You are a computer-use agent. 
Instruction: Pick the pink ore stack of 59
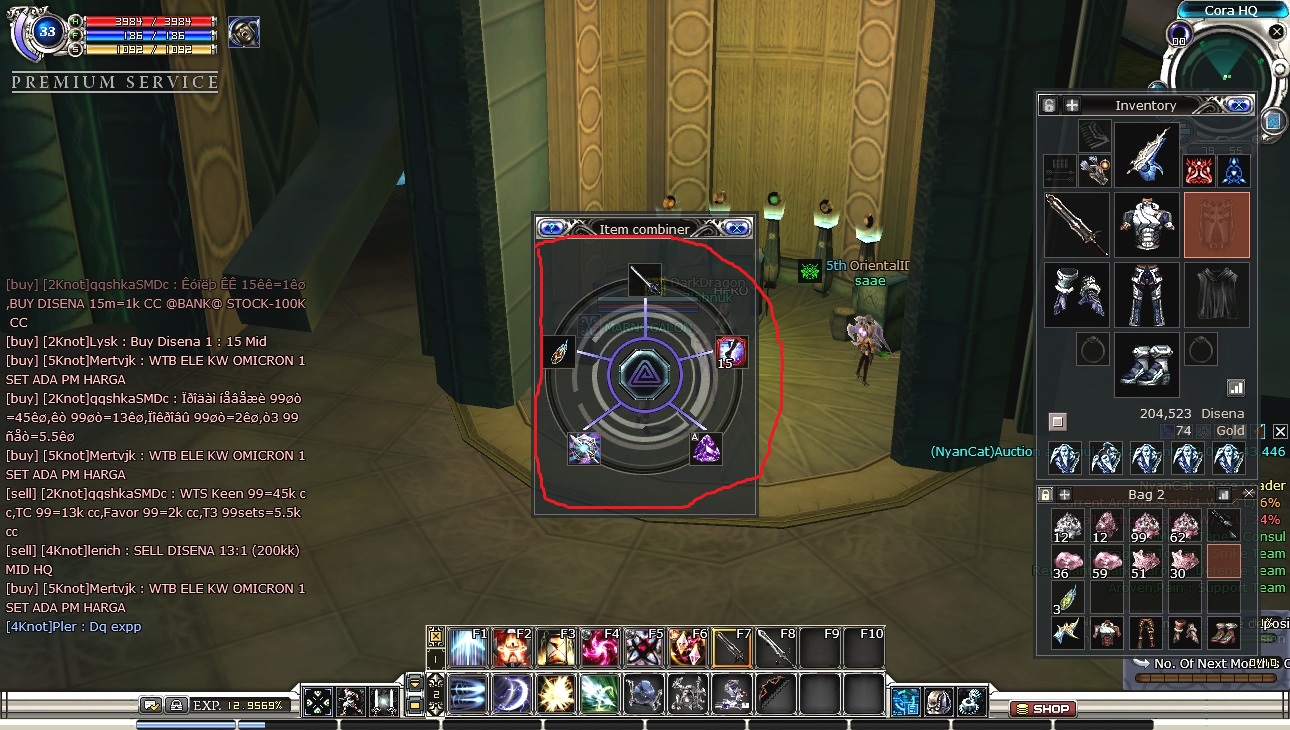pos(1107,562)
